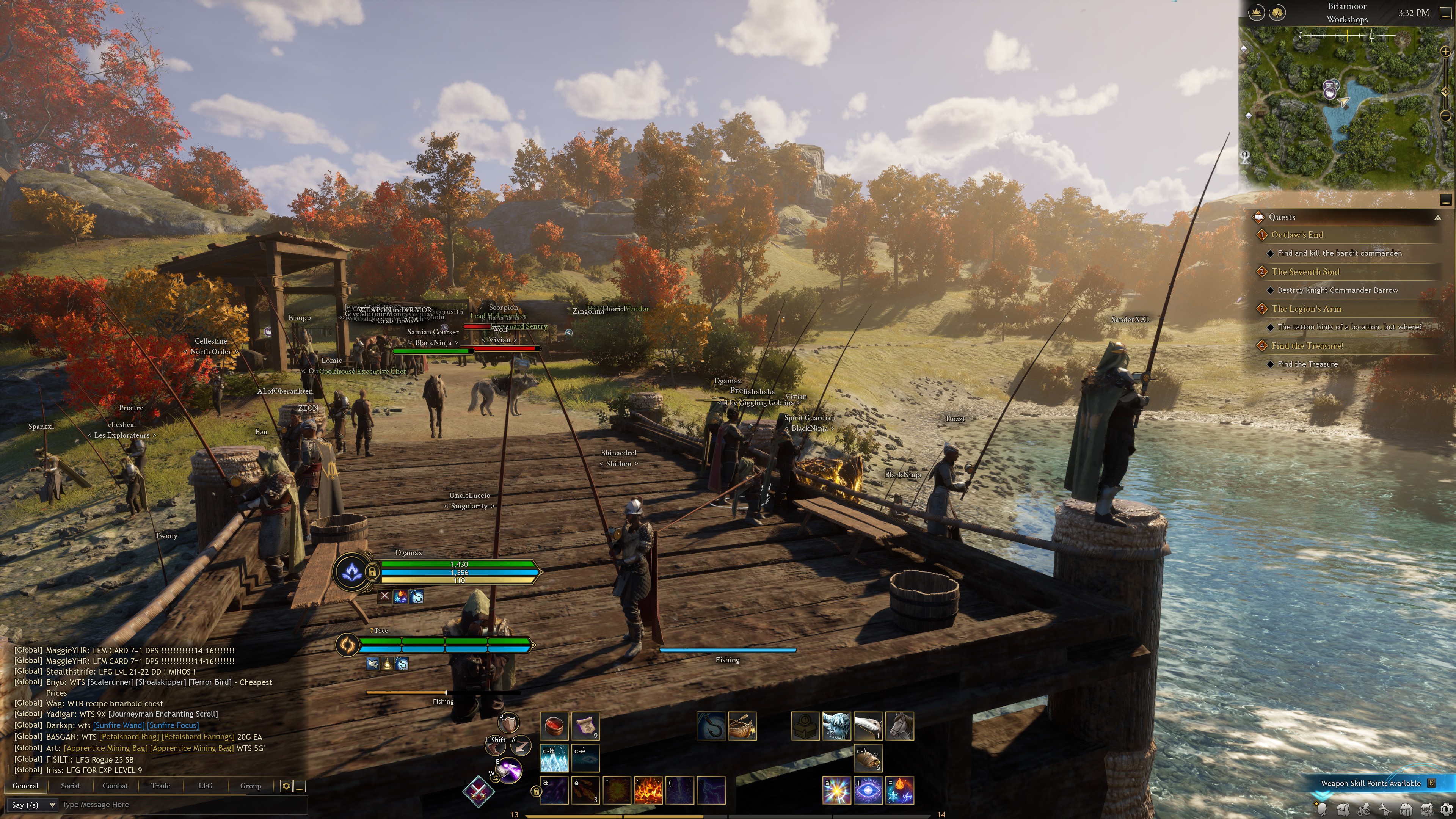Screen dimensions: 1456x819
Task: Activate the fiery eruption ability
Action: 648,789
